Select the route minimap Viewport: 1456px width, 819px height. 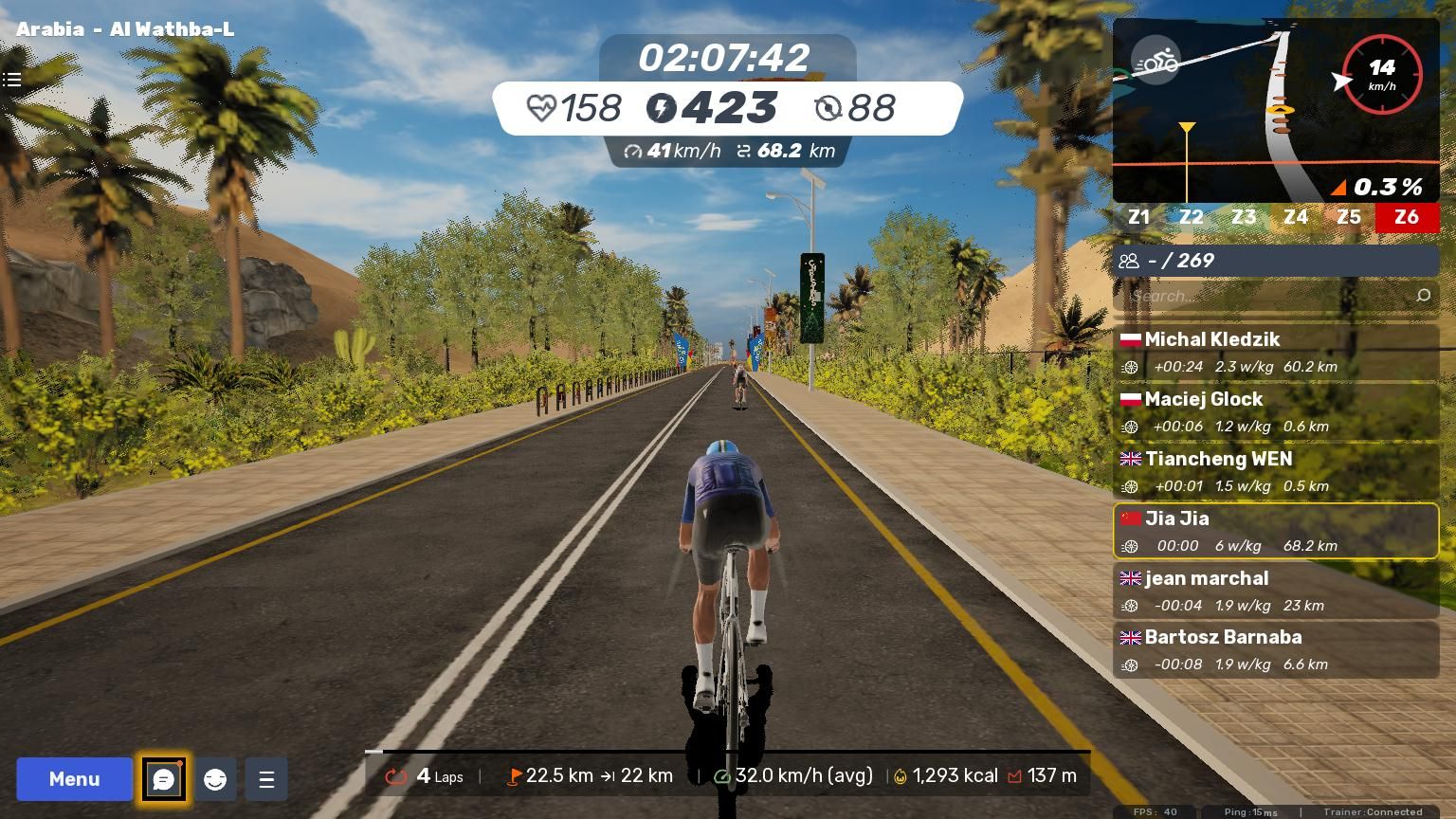tap(1275, 109)
